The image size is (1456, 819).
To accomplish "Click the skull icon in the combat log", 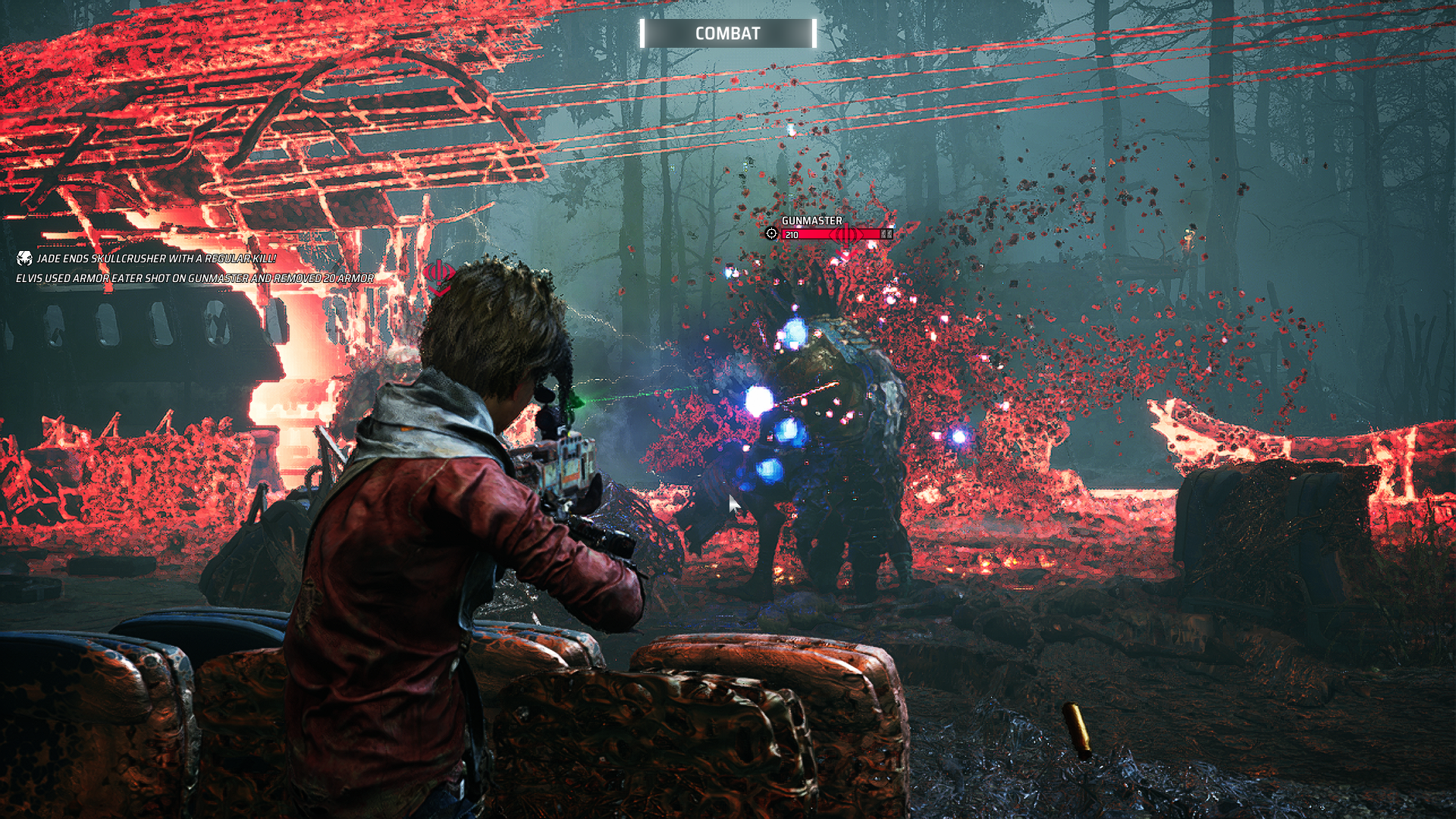I will pos(24,259).
